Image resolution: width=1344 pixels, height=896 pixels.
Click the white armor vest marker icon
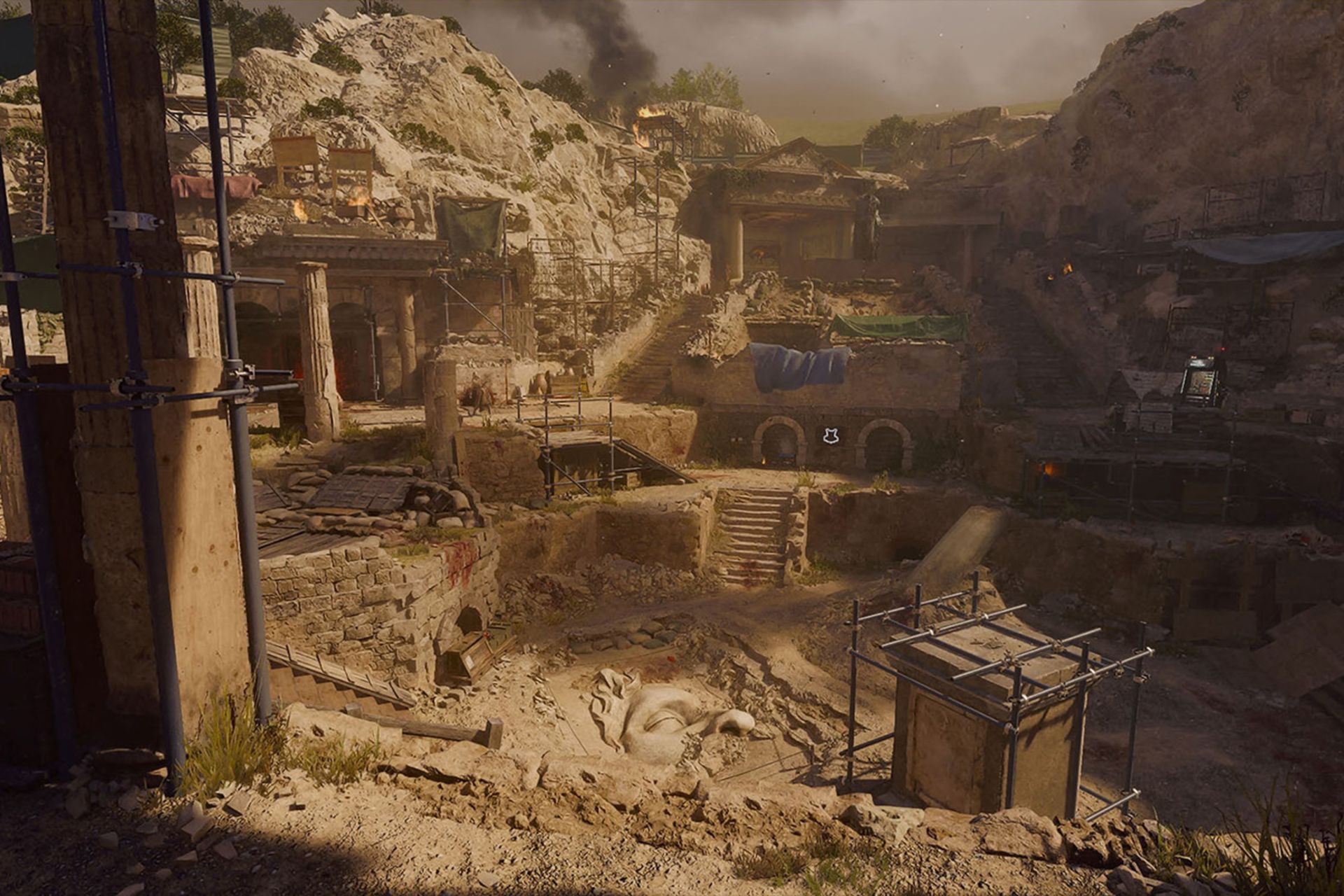click(x=831, y=436)
